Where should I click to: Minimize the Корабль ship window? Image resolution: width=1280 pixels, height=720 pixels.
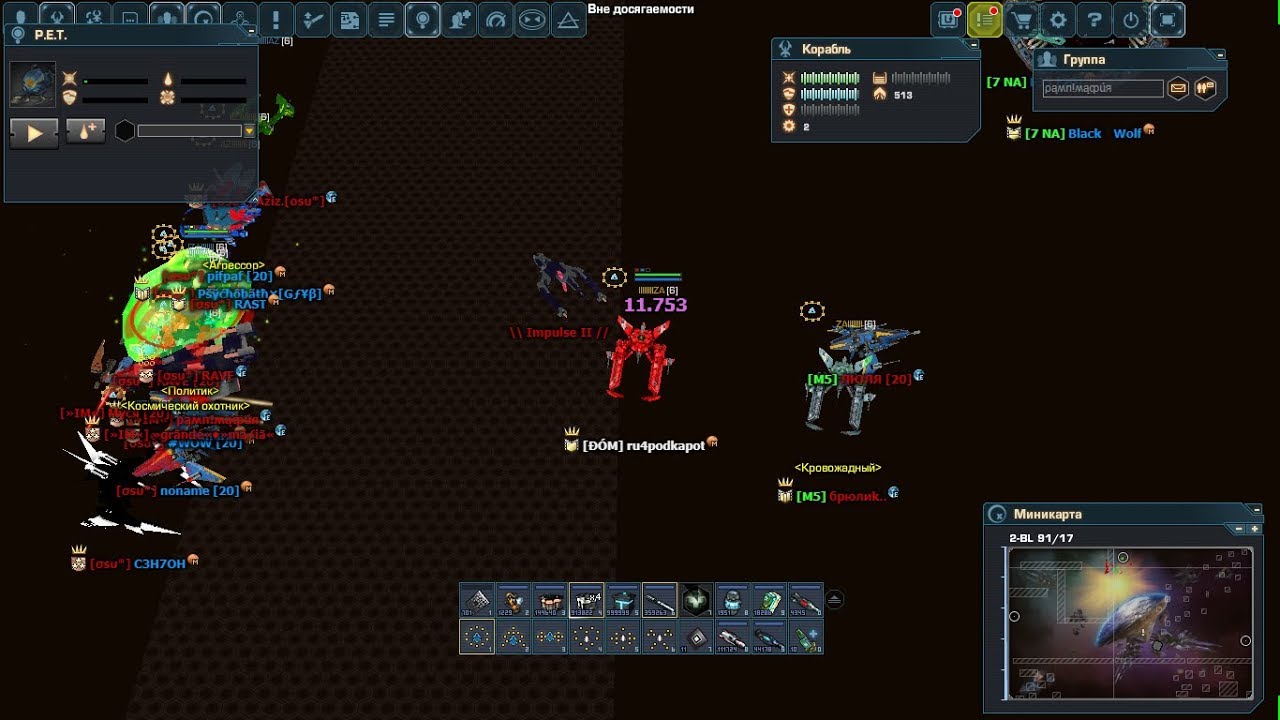pyautogui.click(x=974, y=46)
